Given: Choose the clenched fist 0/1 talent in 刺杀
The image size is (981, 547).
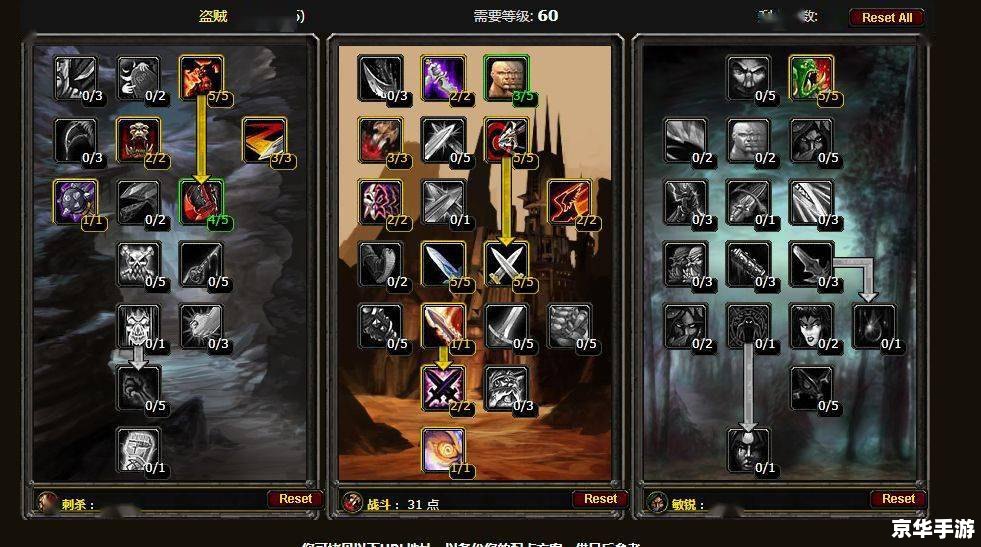Looking at the screenshot, I should tap(138, 449).
